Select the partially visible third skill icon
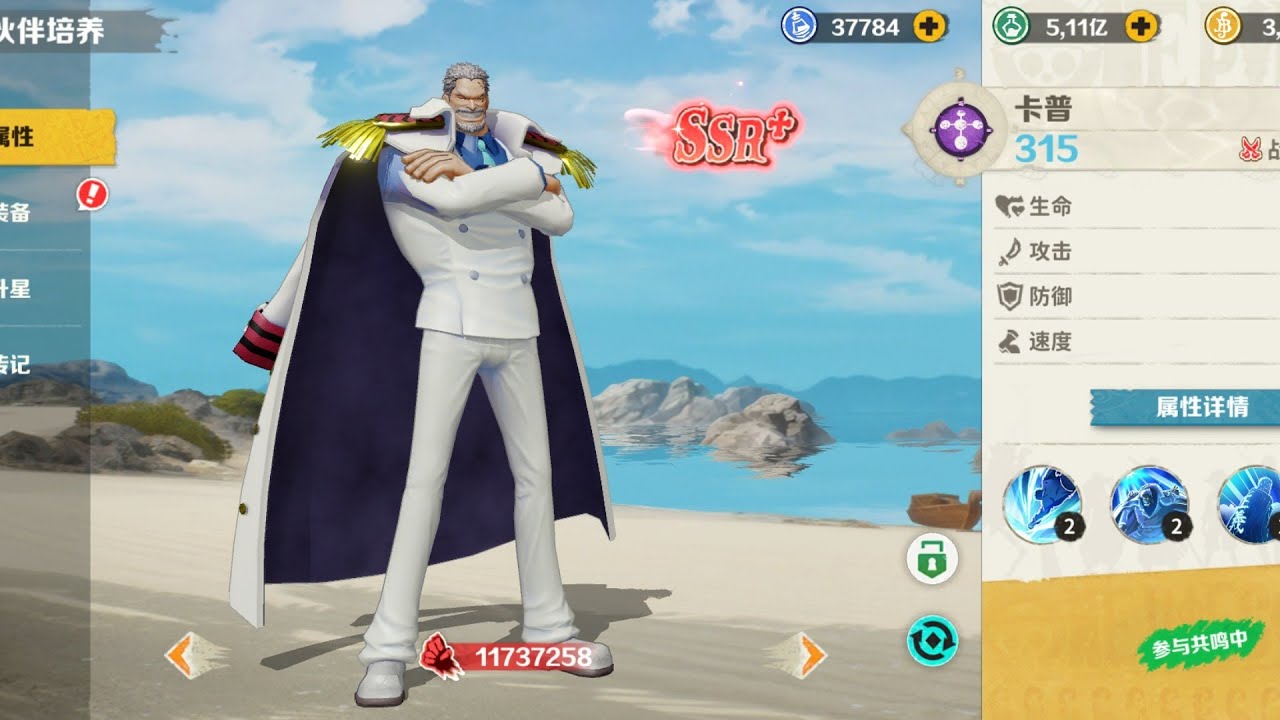This screenshot has width=1280, height=720. pos(1250,504)
